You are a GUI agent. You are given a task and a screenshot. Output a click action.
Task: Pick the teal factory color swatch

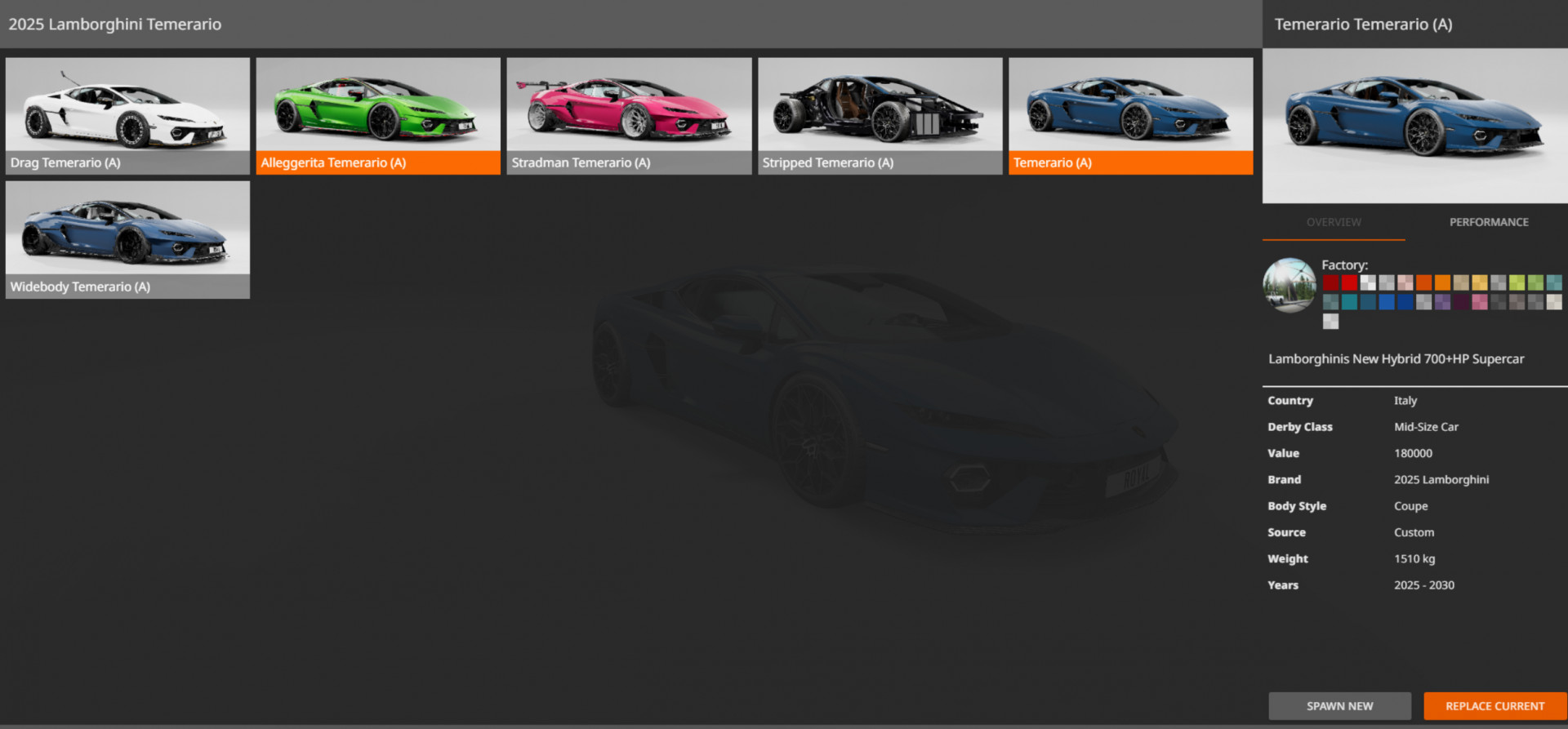coord(1350,302)
